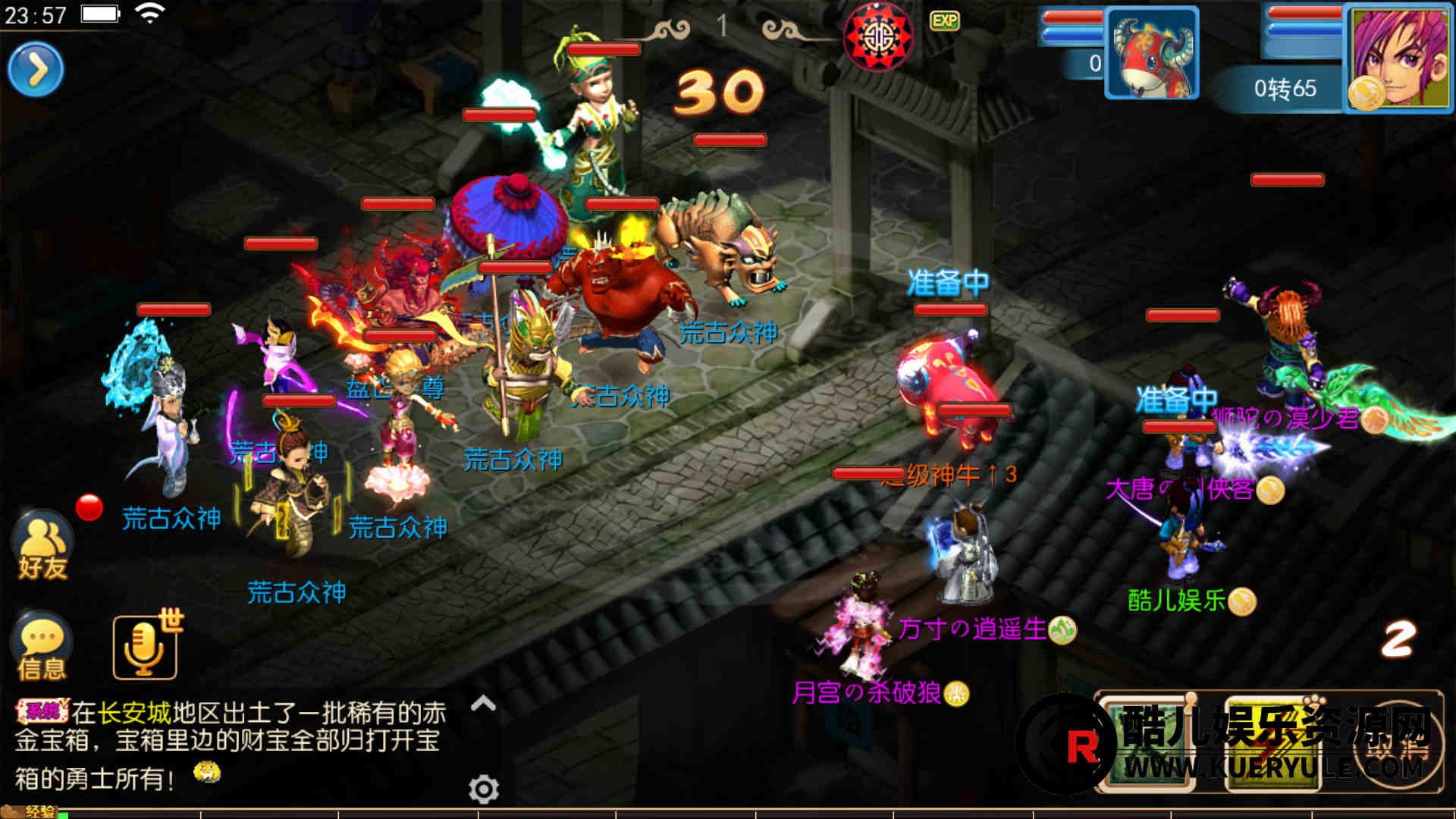Tap the red round emblem icon
The width and height of the screenshot is (1456, 819).
coord(878,36)
